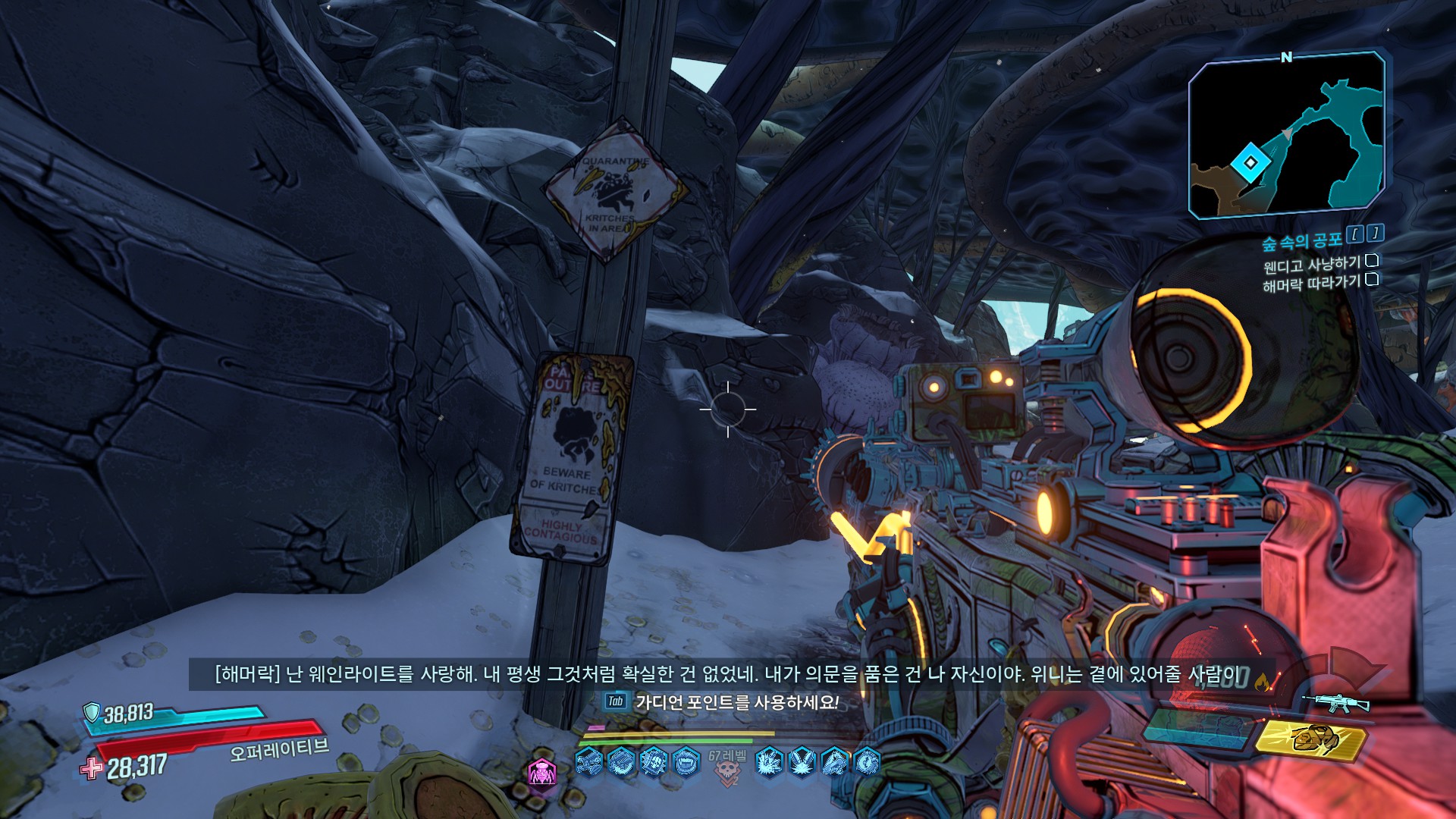Click the assault rifle weapon icon

coord(1336,704)
